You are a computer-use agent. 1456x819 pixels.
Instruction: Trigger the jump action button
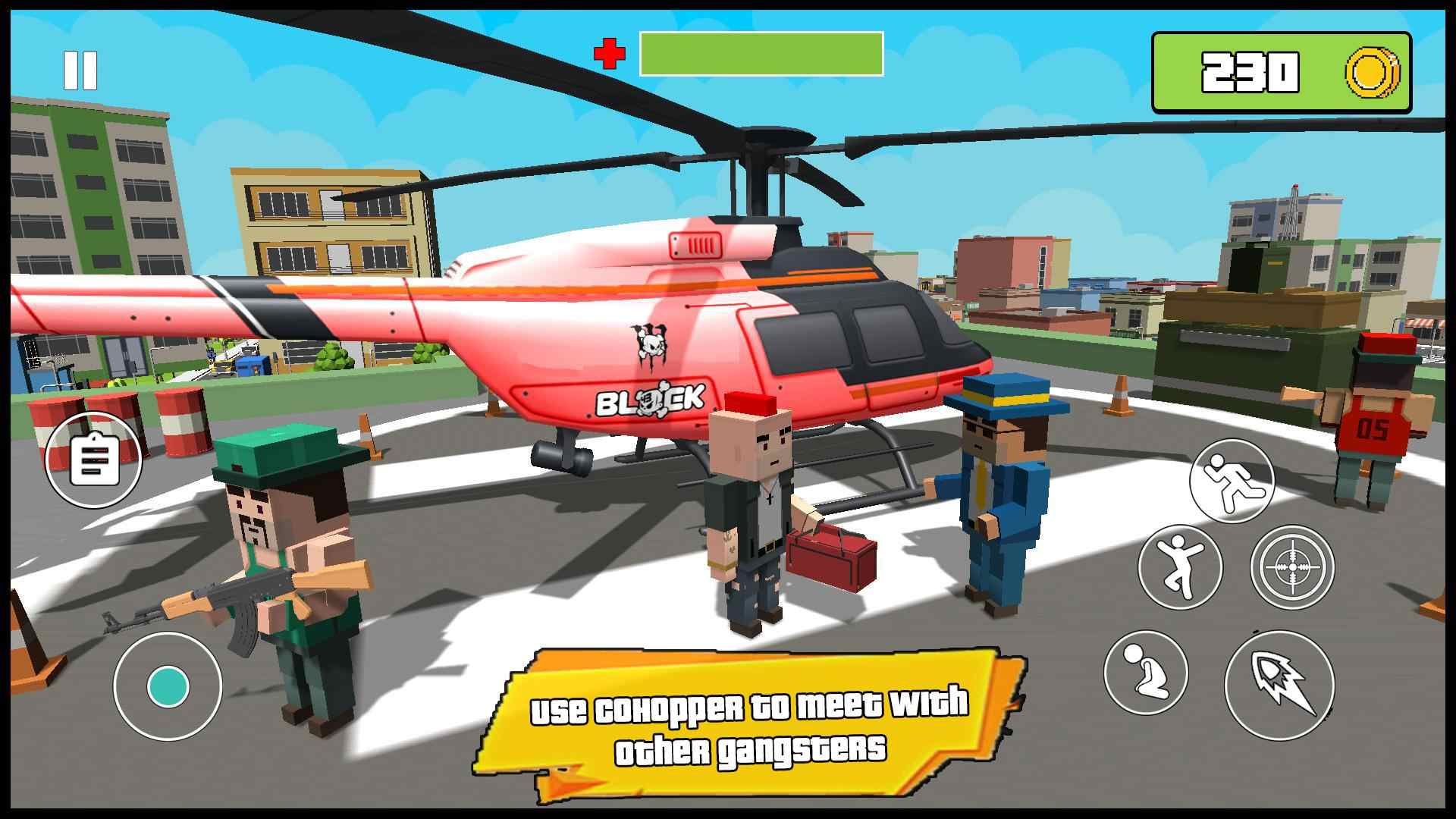tap(1180, 567)
